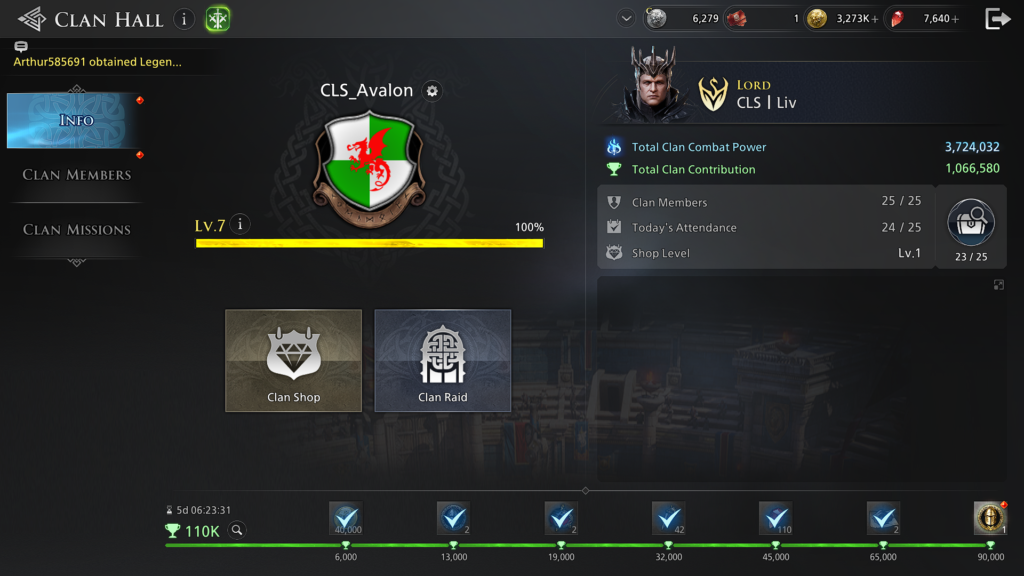Inspect the contribution magnifier by 110K
The image size is (1024, 576).
[237, 530]
